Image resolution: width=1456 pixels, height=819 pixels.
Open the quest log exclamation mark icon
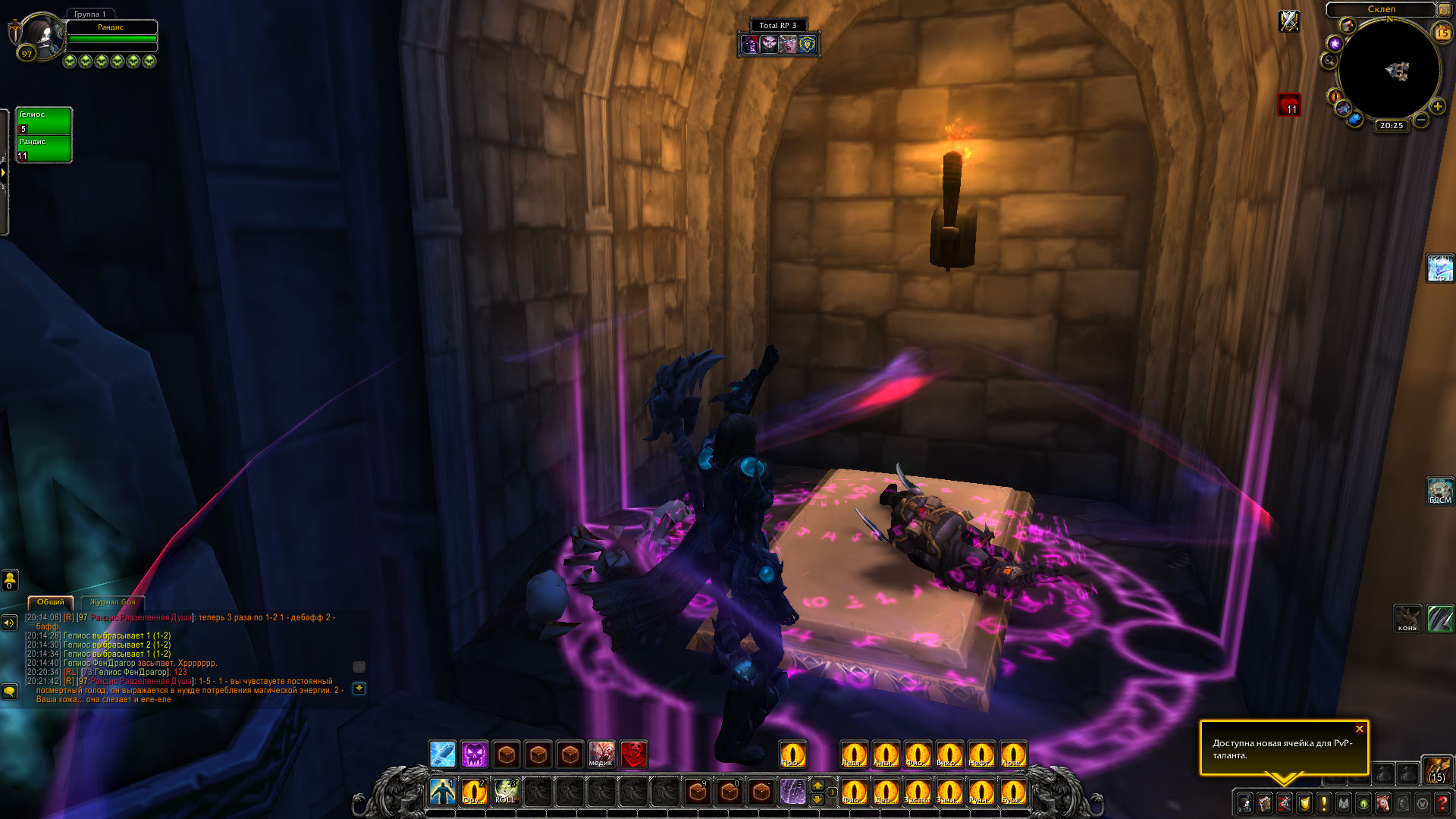1324,802
